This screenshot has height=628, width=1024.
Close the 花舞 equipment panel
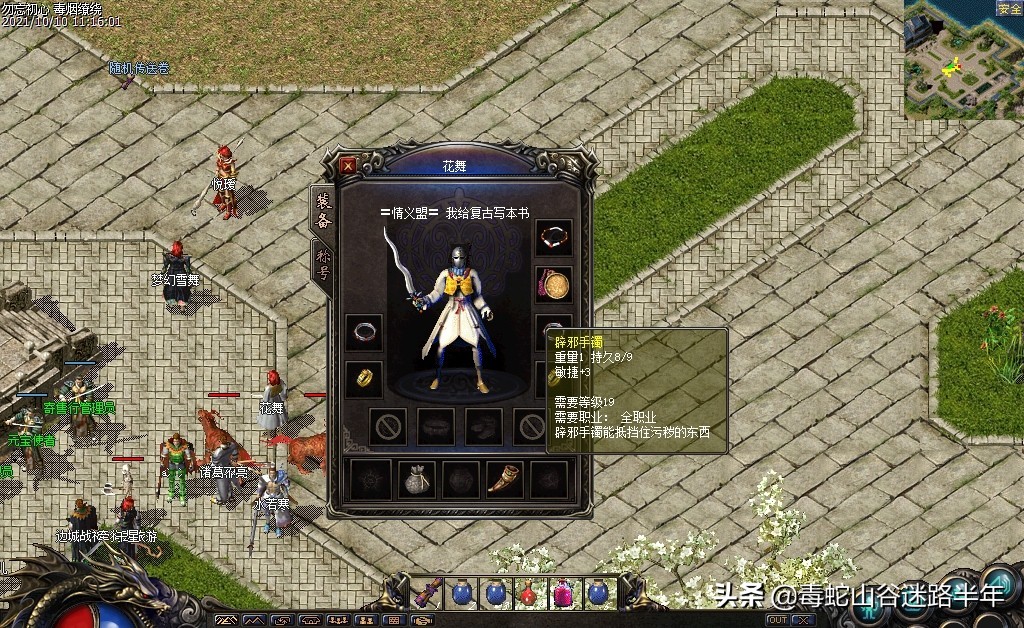click(x=348, y=165)
